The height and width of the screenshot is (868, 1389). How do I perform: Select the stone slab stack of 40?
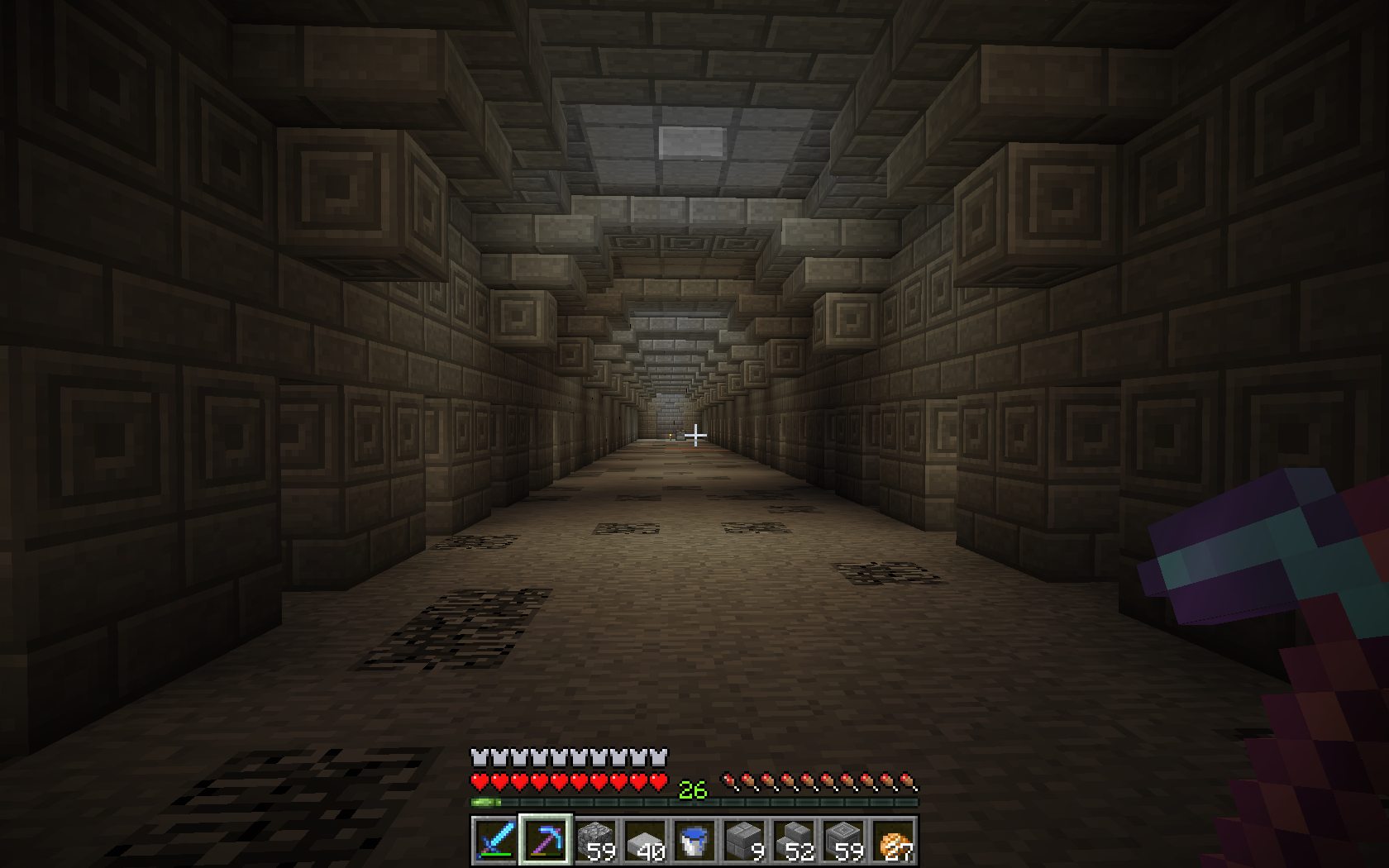(644, 840)
